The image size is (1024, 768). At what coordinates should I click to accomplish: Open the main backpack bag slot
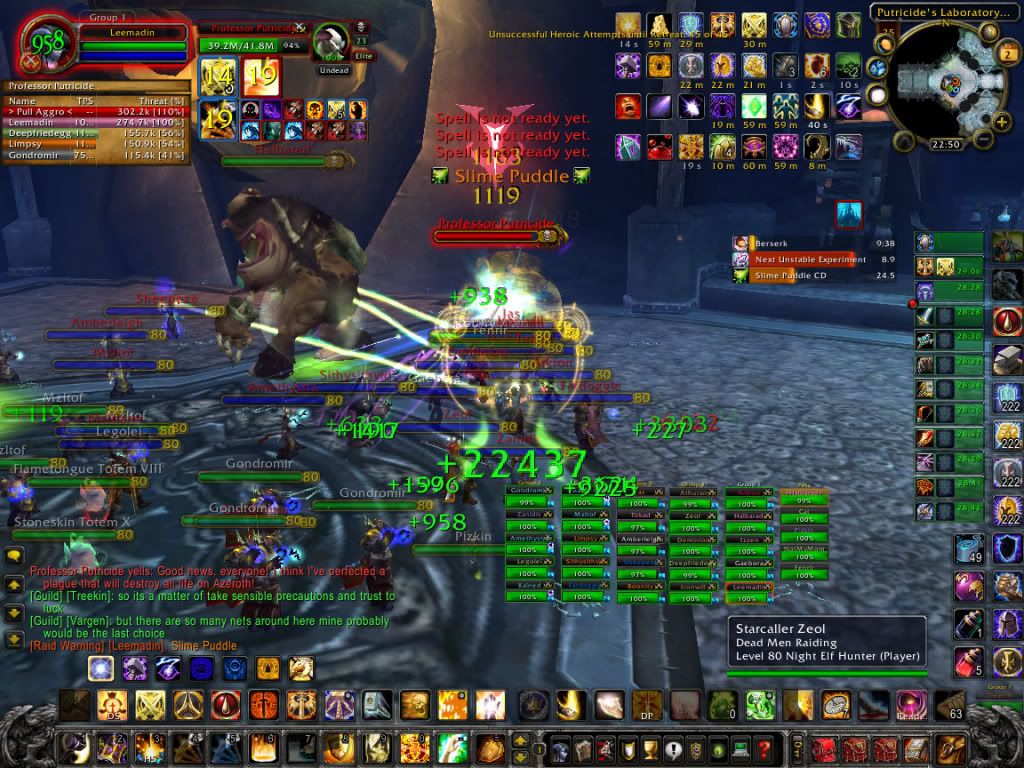click(949, 748)
